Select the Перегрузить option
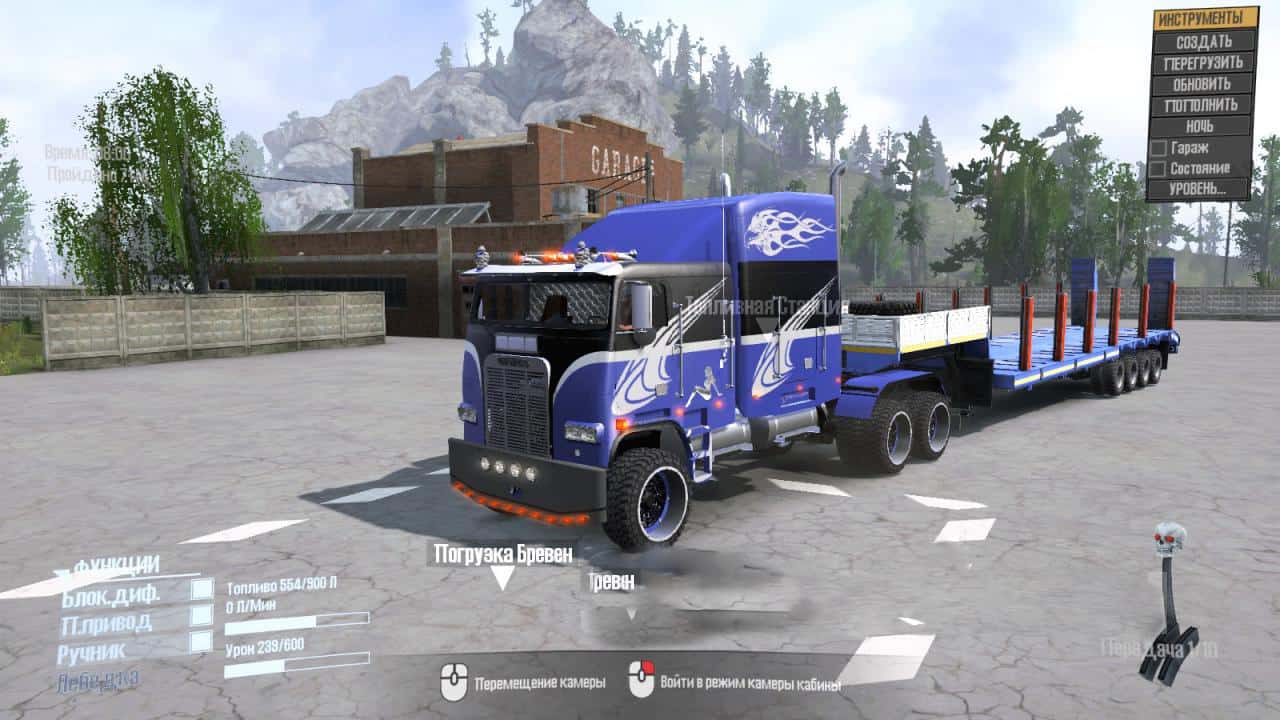This screenshot has height=720, width=1280. [1204, 62]
